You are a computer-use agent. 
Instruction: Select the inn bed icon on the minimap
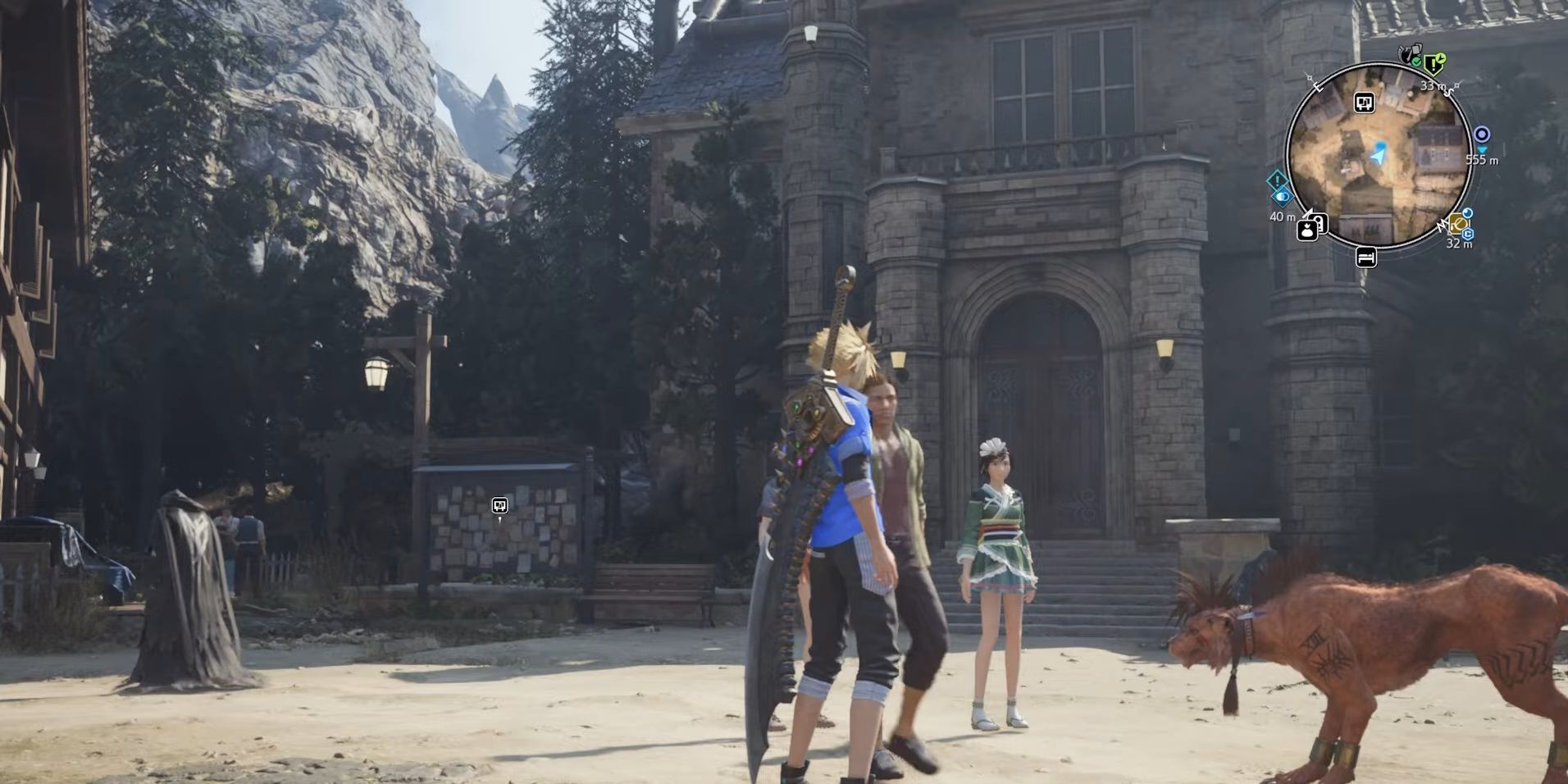point(1365,258)
